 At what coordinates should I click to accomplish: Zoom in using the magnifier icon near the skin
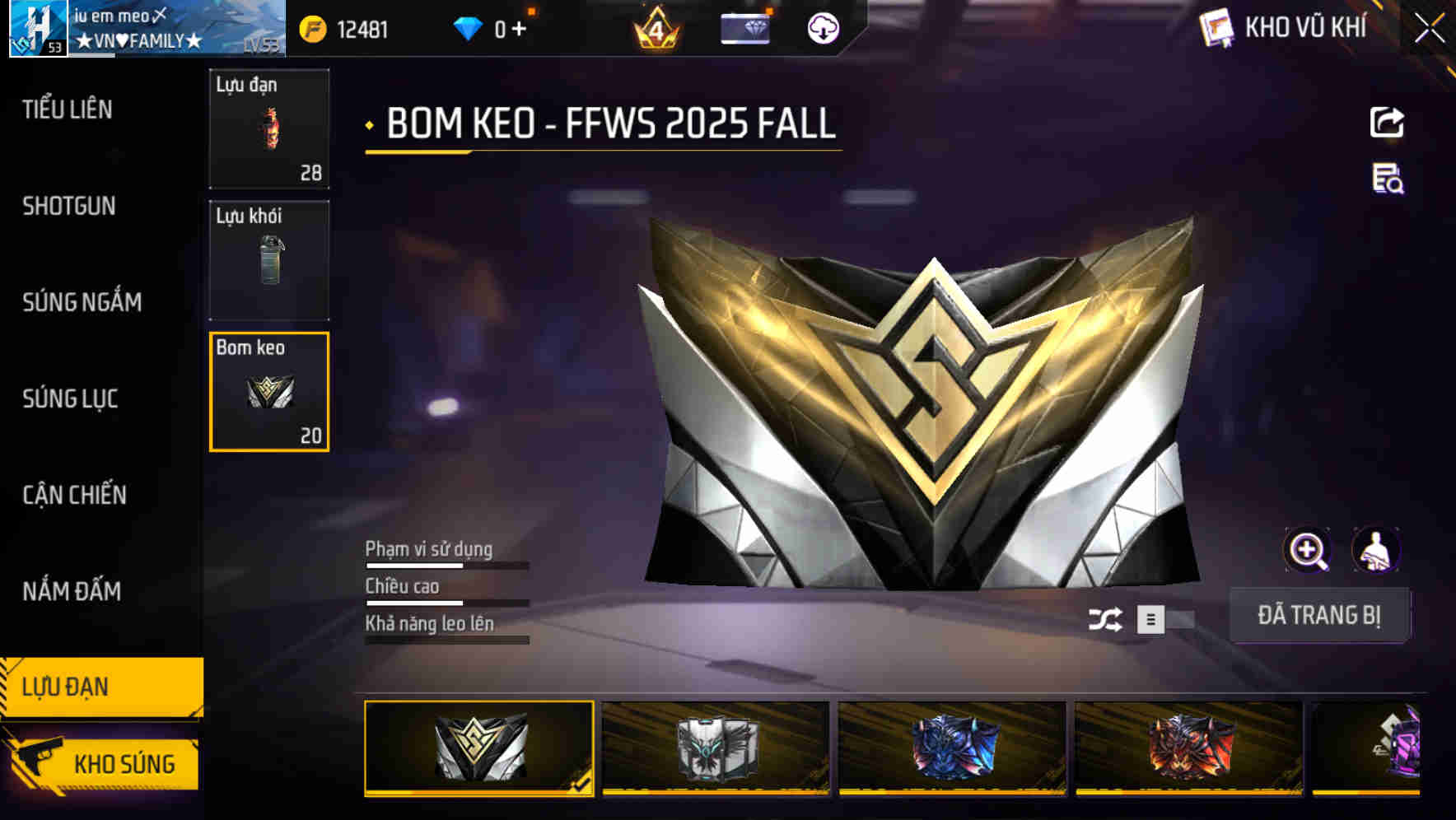point(1308,549)
